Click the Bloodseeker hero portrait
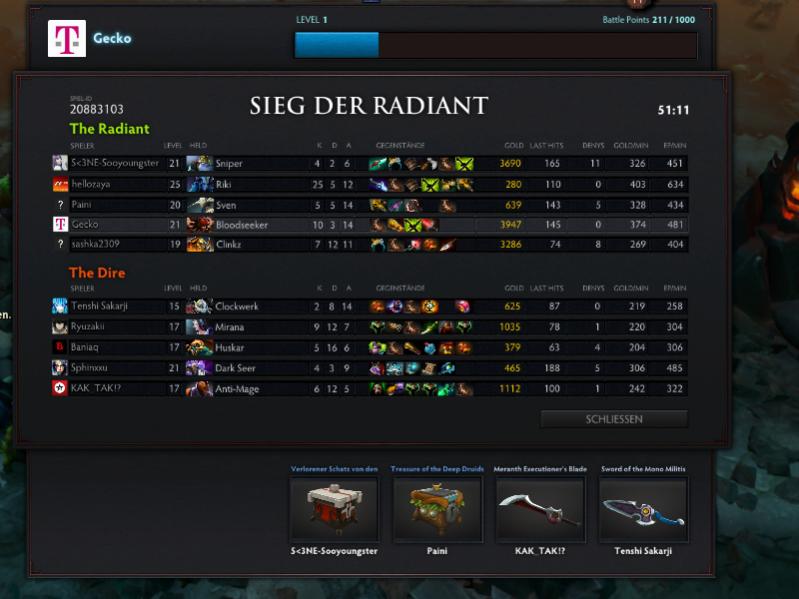This screenshot has width=799, height=599. pyautogui.click(x=199, y=225)
